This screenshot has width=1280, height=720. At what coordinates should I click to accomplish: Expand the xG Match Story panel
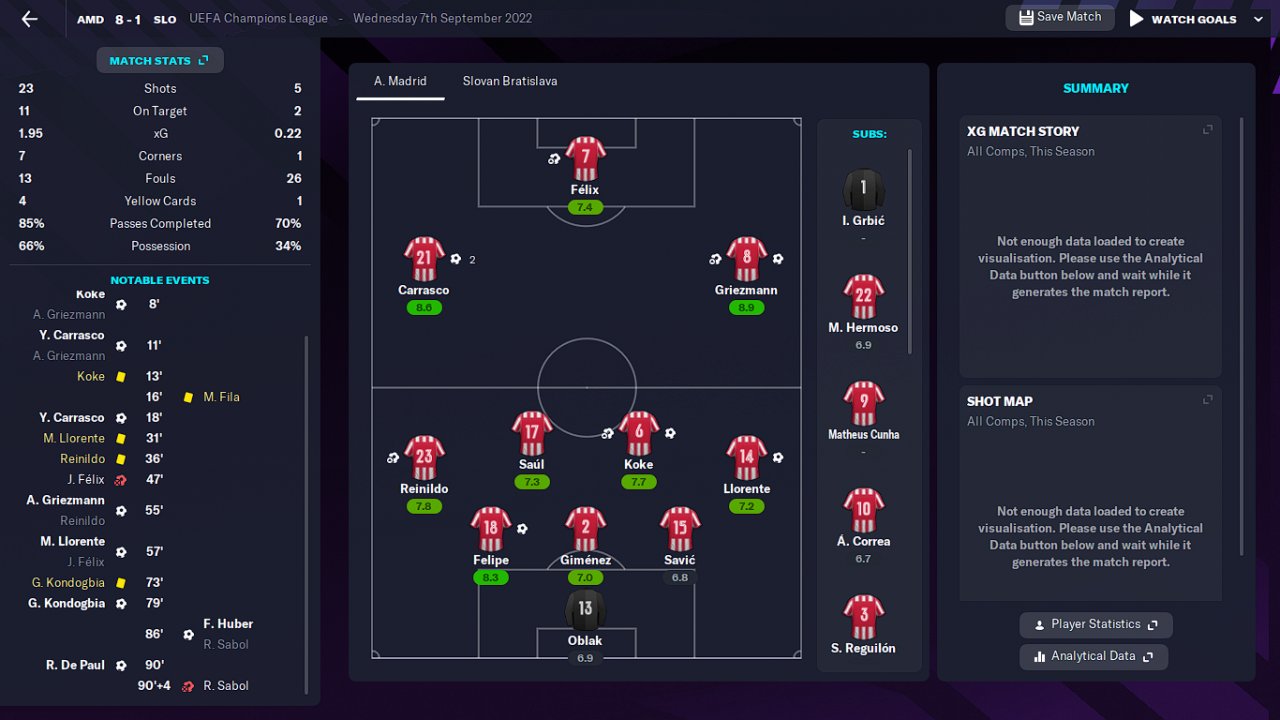coord(1207,130)
